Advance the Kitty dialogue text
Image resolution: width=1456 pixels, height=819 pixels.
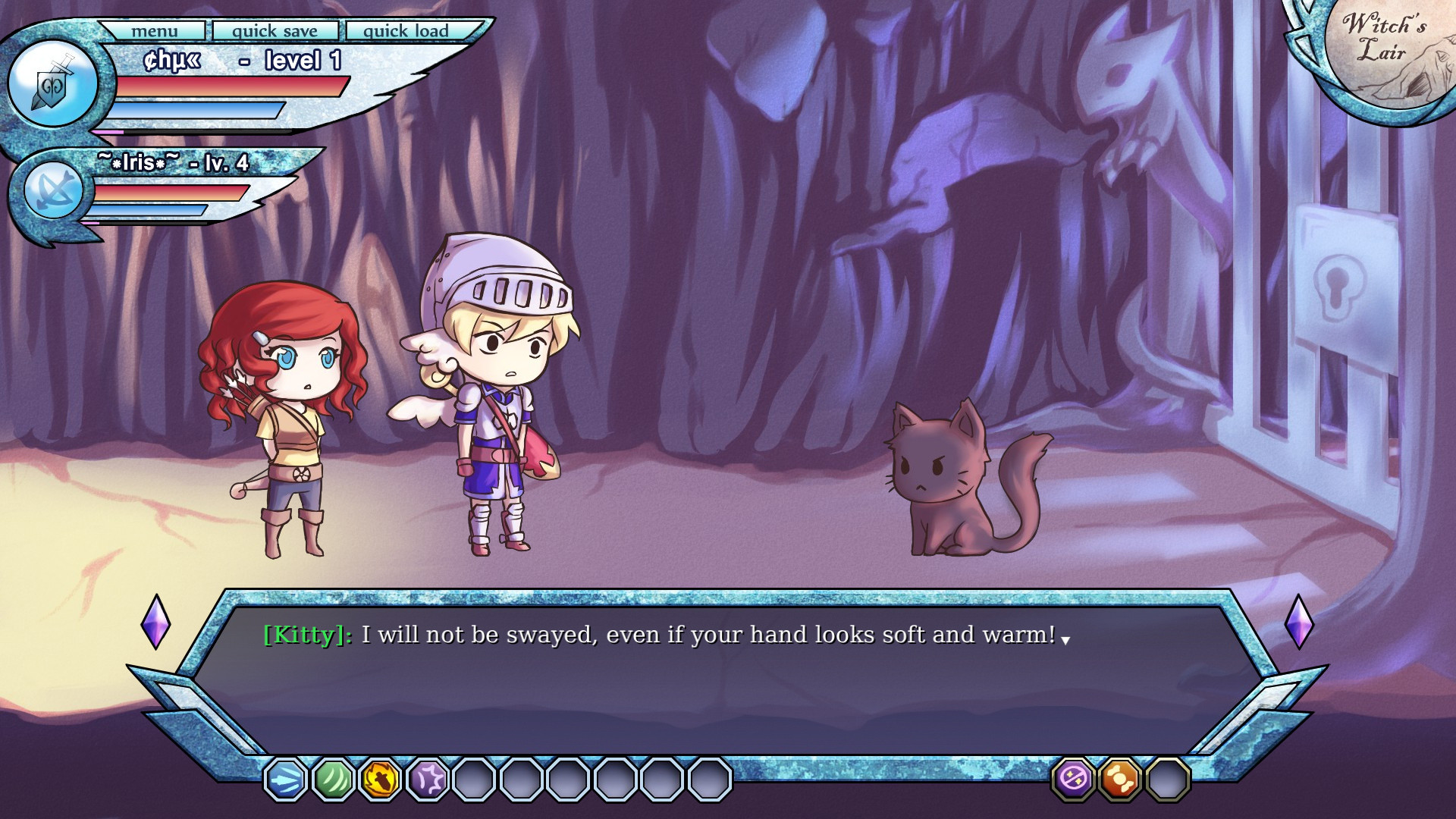coord(1065,641)
